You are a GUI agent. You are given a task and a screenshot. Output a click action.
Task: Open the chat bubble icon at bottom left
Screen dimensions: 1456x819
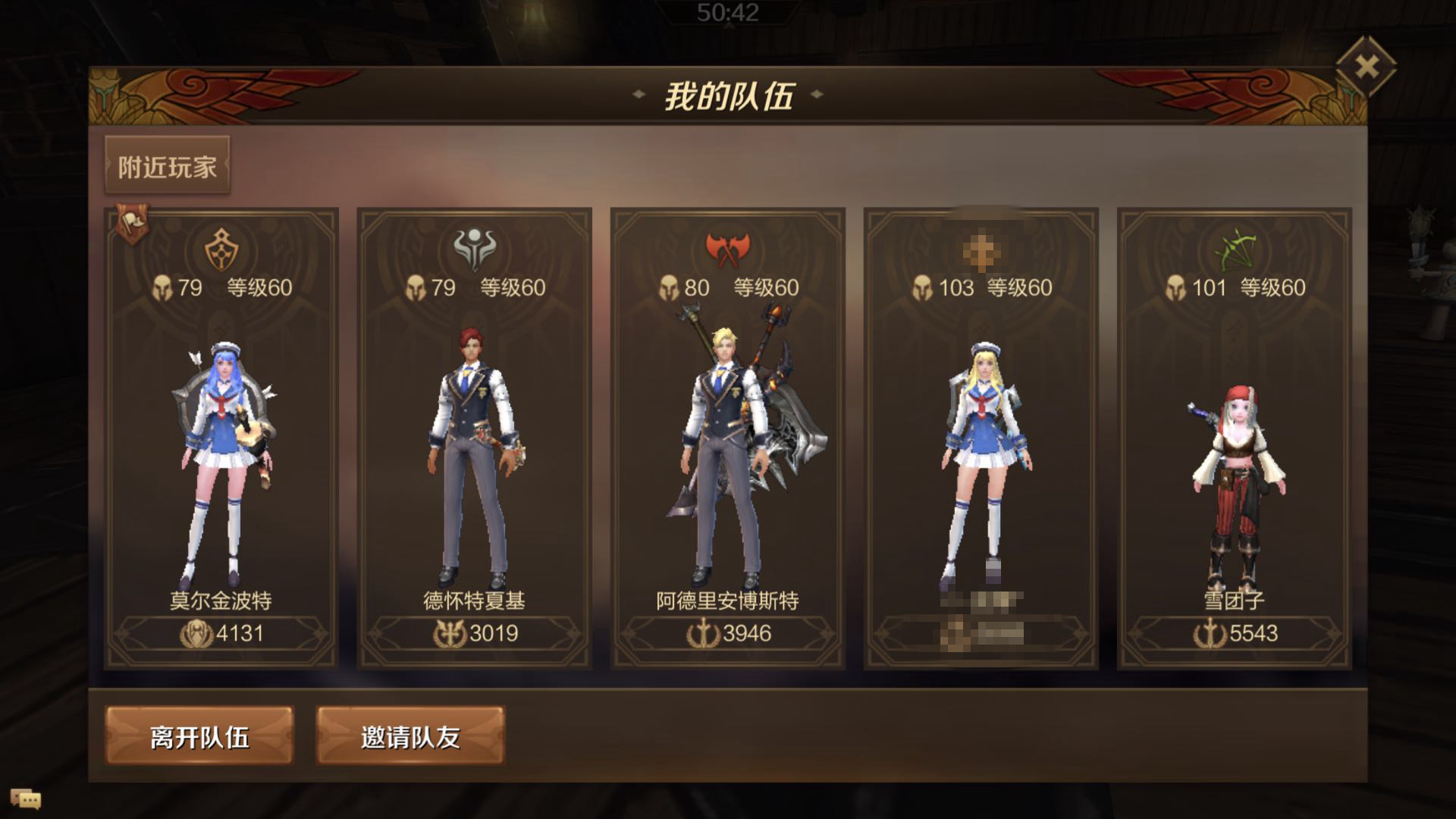[27, 797]
